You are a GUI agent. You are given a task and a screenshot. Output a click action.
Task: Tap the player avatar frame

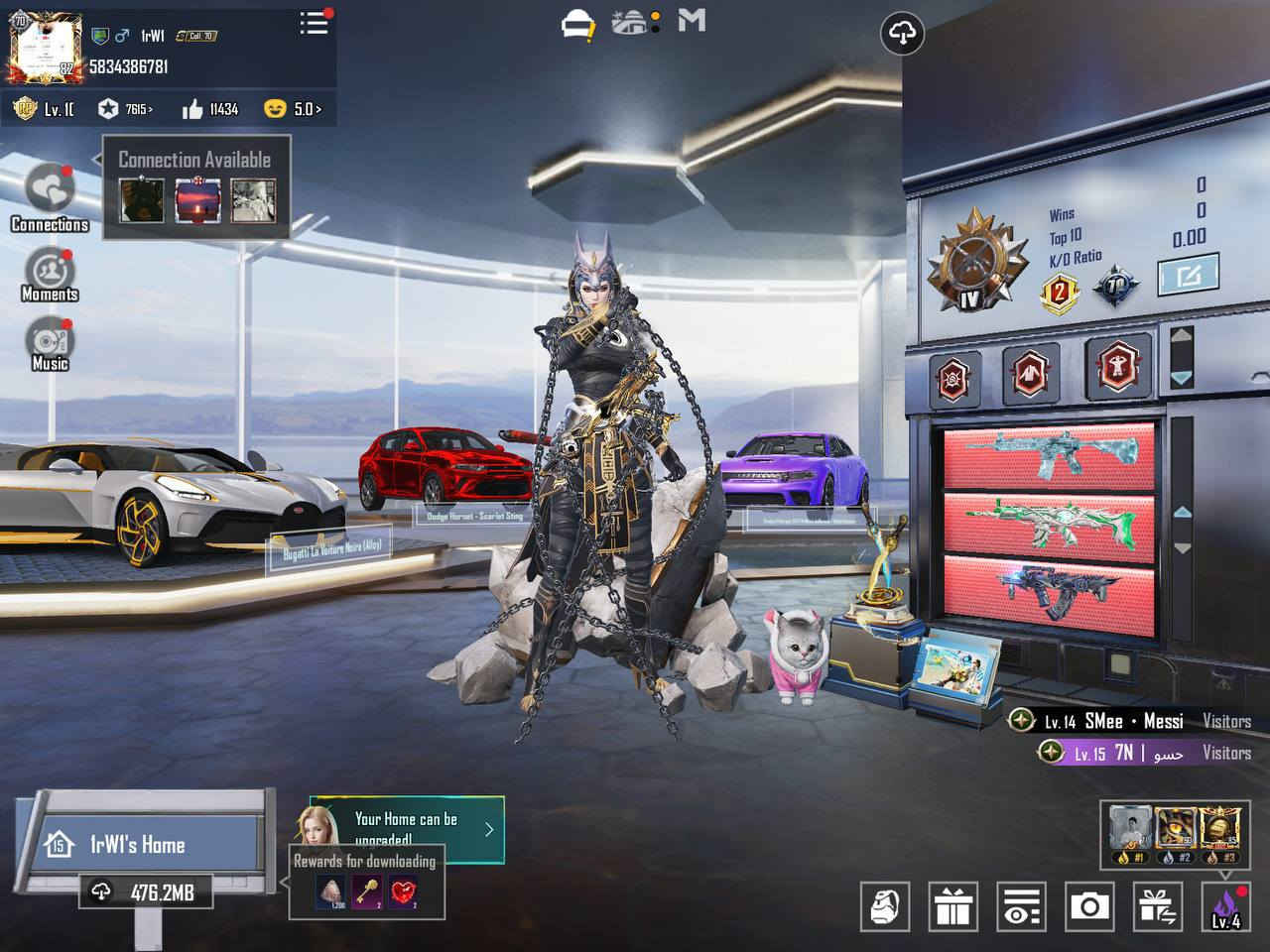tap(44, 46)
